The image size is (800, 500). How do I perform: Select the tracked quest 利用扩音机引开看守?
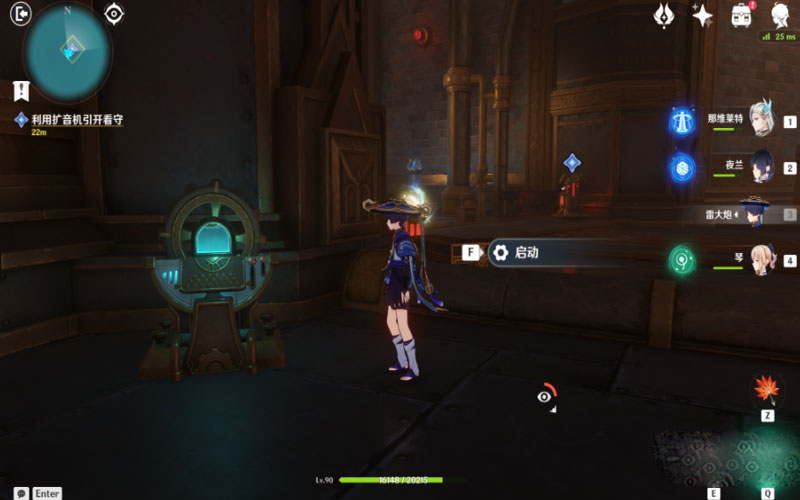point(76,120)
